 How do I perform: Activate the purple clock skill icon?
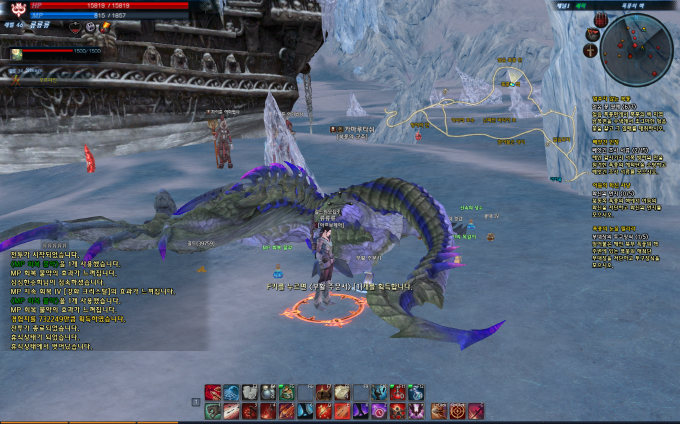[x=380, y=411]
